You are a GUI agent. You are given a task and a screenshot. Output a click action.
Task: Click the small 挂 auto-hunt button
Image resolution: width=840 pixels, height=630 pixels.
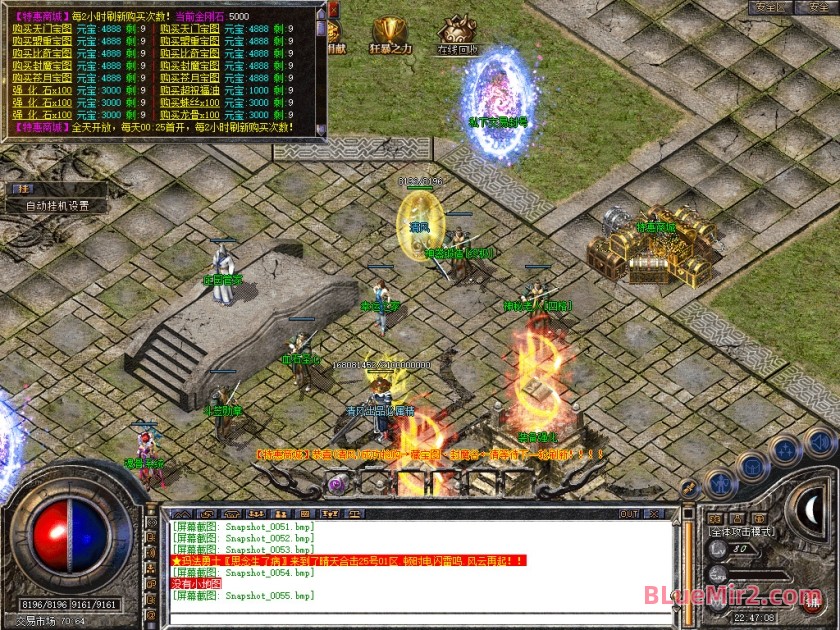pos(20,188)
